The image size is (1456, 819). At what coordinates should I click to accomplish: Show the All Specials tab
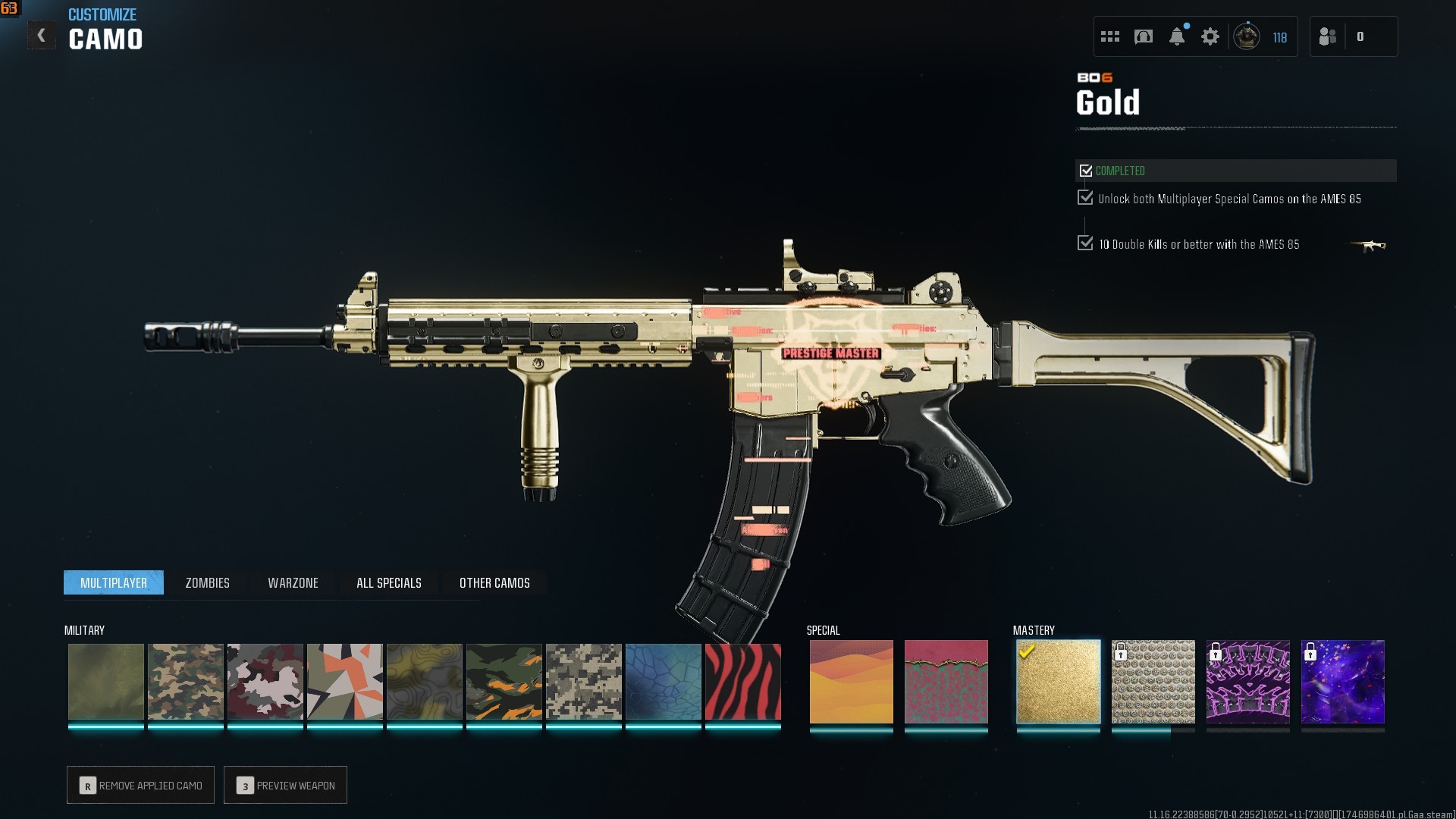pos(388,582)
